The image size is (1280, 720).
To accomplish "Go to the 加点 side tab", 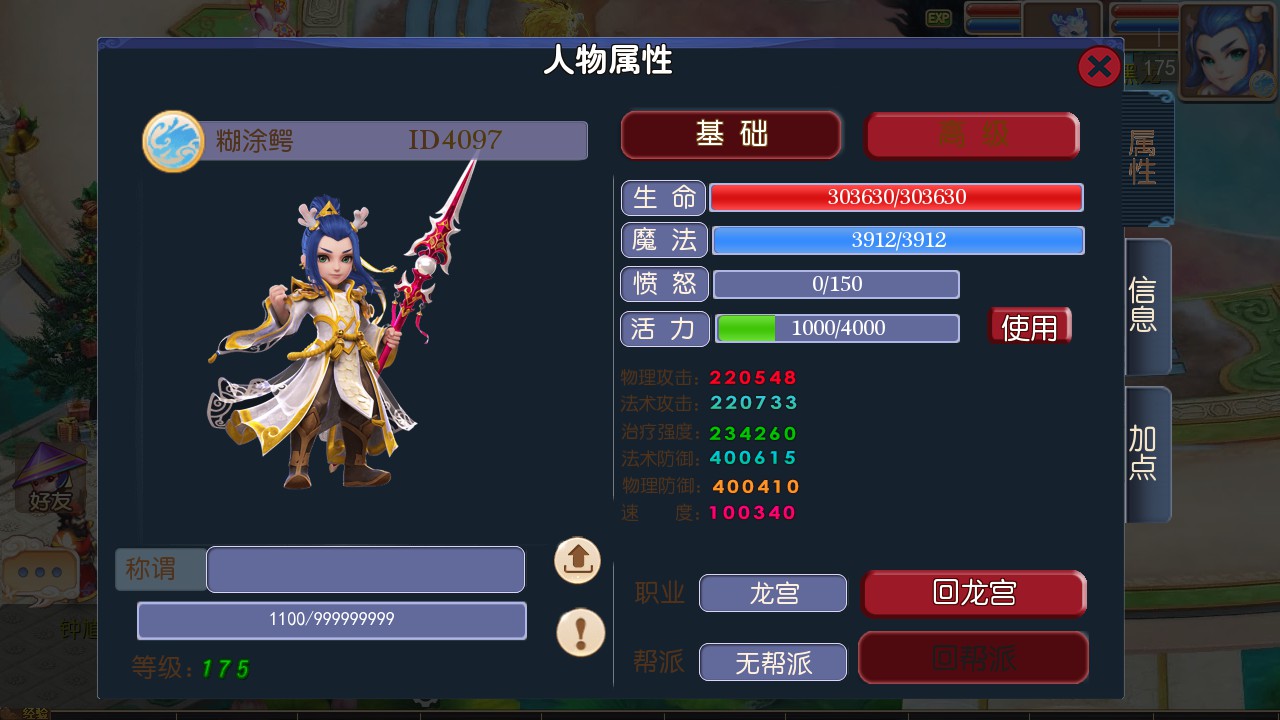I will click(1145, 453).
